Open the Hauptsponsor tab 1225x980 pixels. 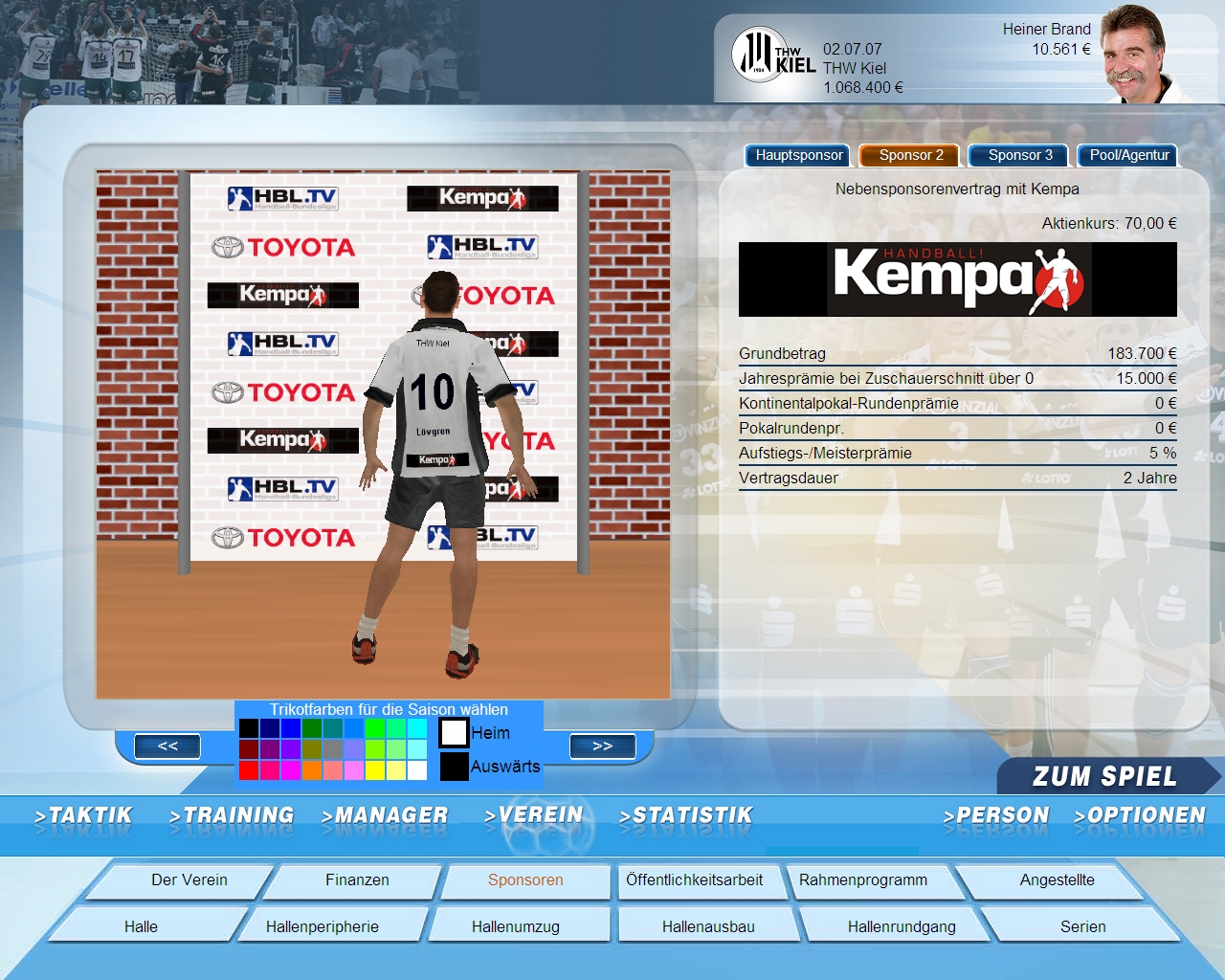tap(799, 155)
